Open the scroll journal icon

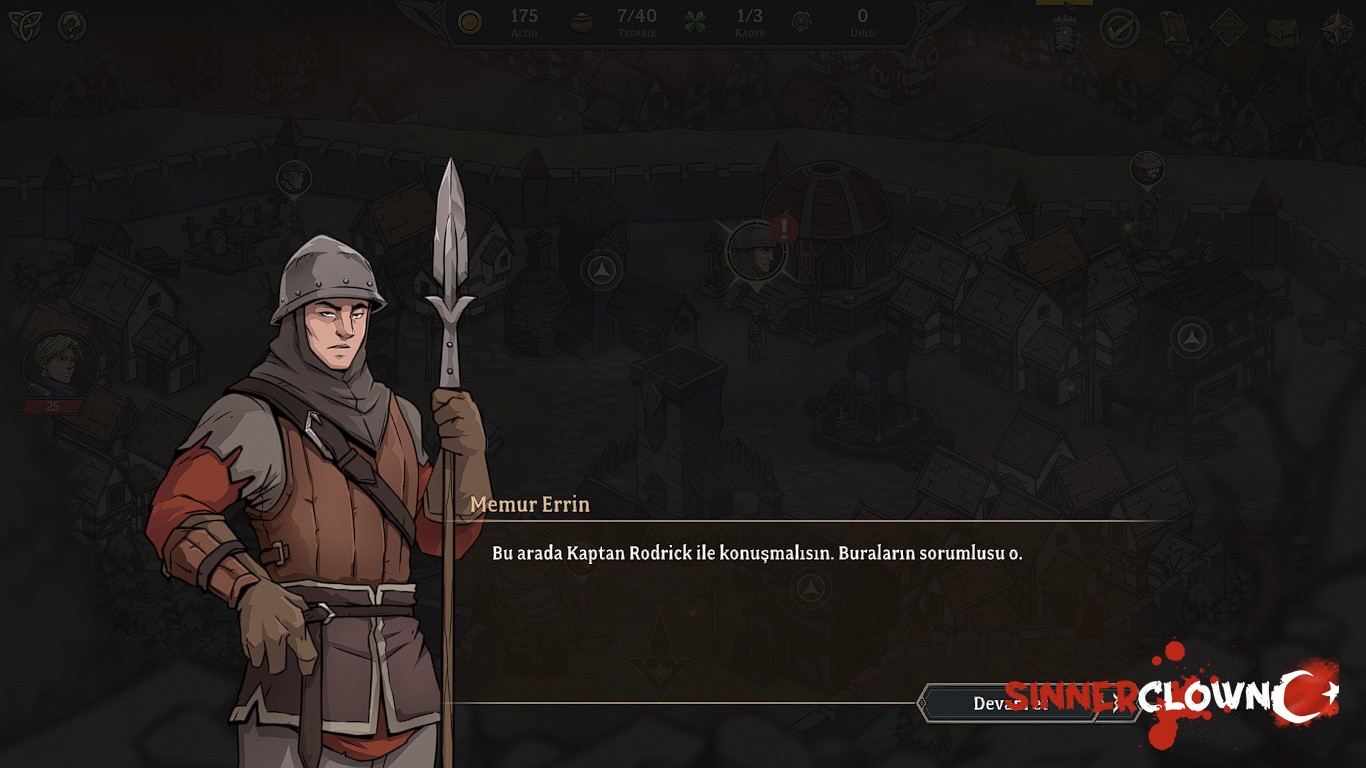coord(1174,29)
